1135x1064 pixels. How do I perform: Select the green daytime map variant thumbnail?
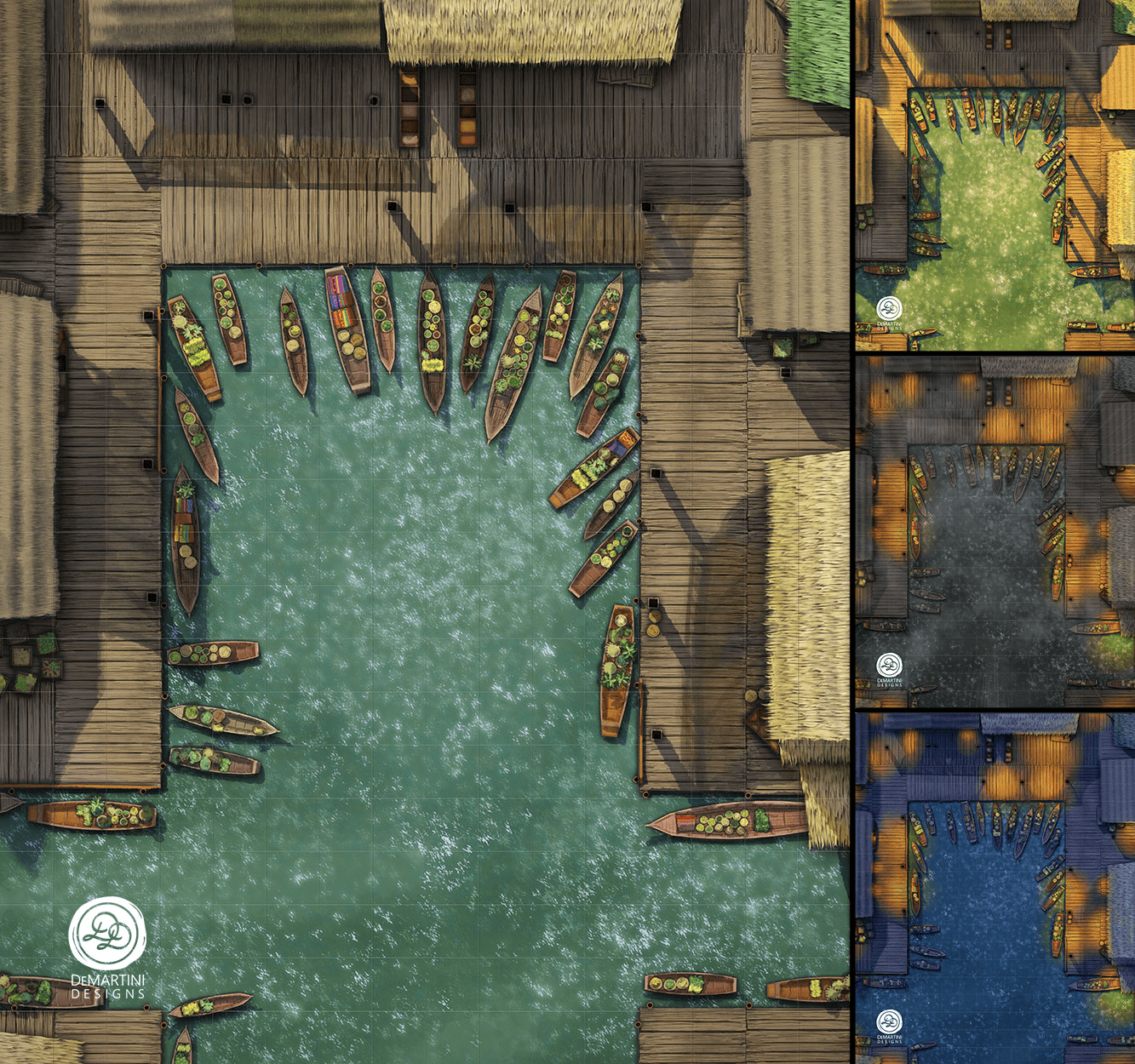[995, 175]
